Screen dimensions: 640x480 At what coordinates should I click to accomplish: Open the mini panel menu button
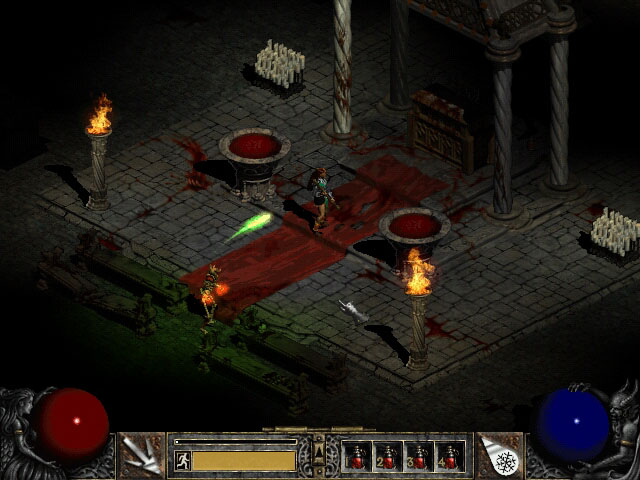320,456
